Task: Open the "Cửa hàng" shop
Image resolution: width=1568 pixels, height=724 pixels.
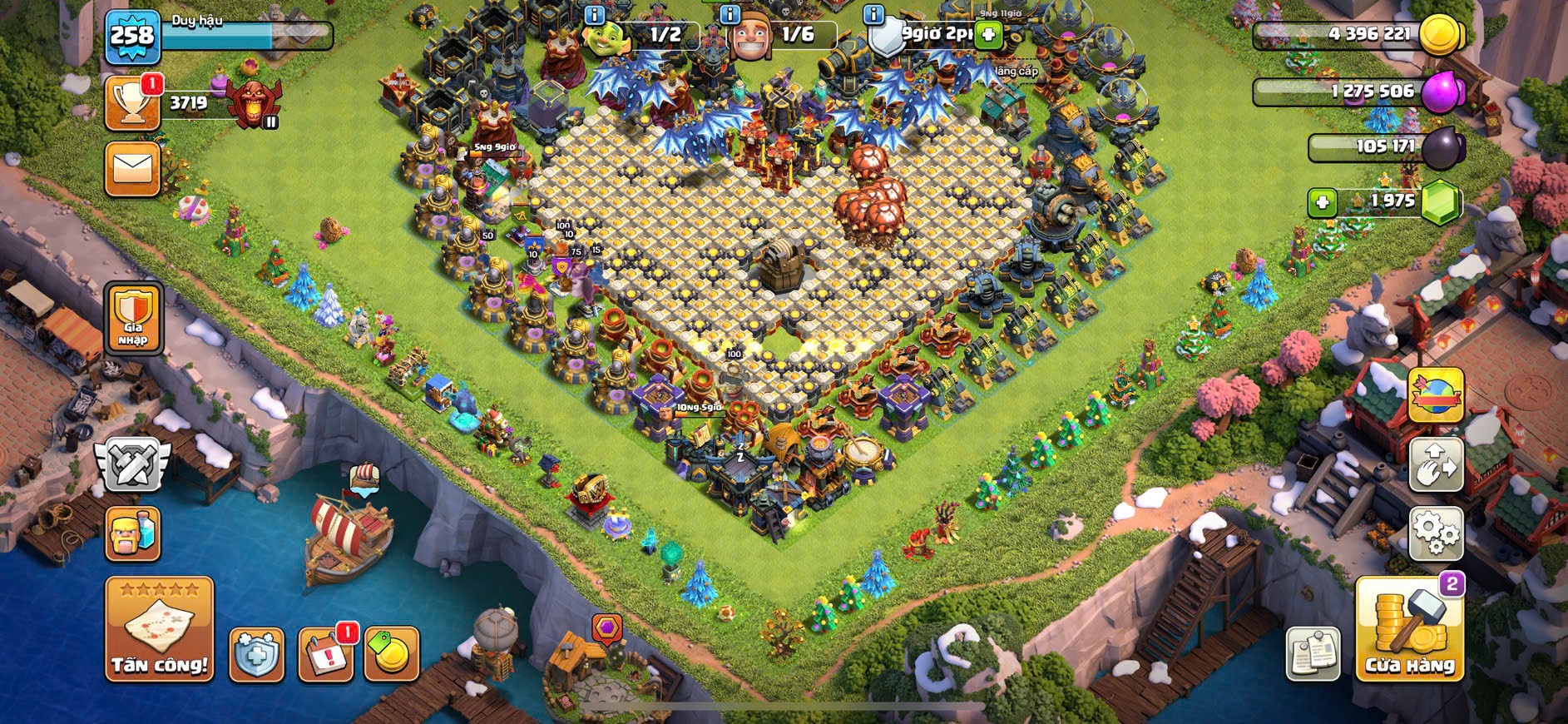Action: 1409,630
